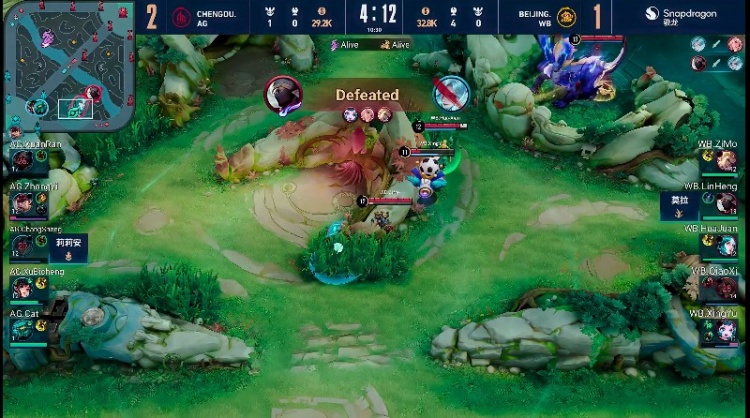Click the Chengdu AG team logo
Viewport: 750px width, 418px height.
click(x=181, y=16)
